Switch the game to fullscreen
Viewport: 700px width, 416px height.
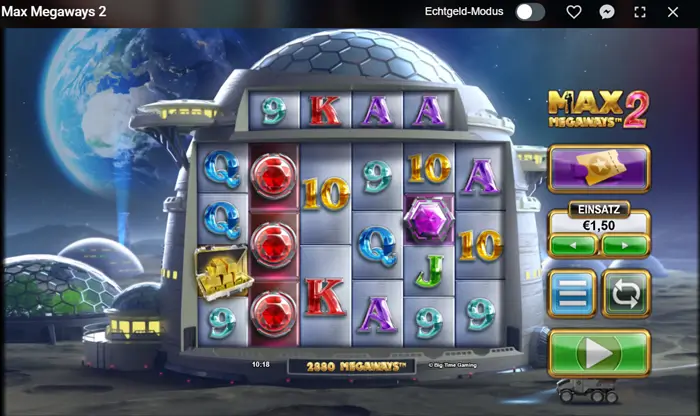[x=640, y=12]
